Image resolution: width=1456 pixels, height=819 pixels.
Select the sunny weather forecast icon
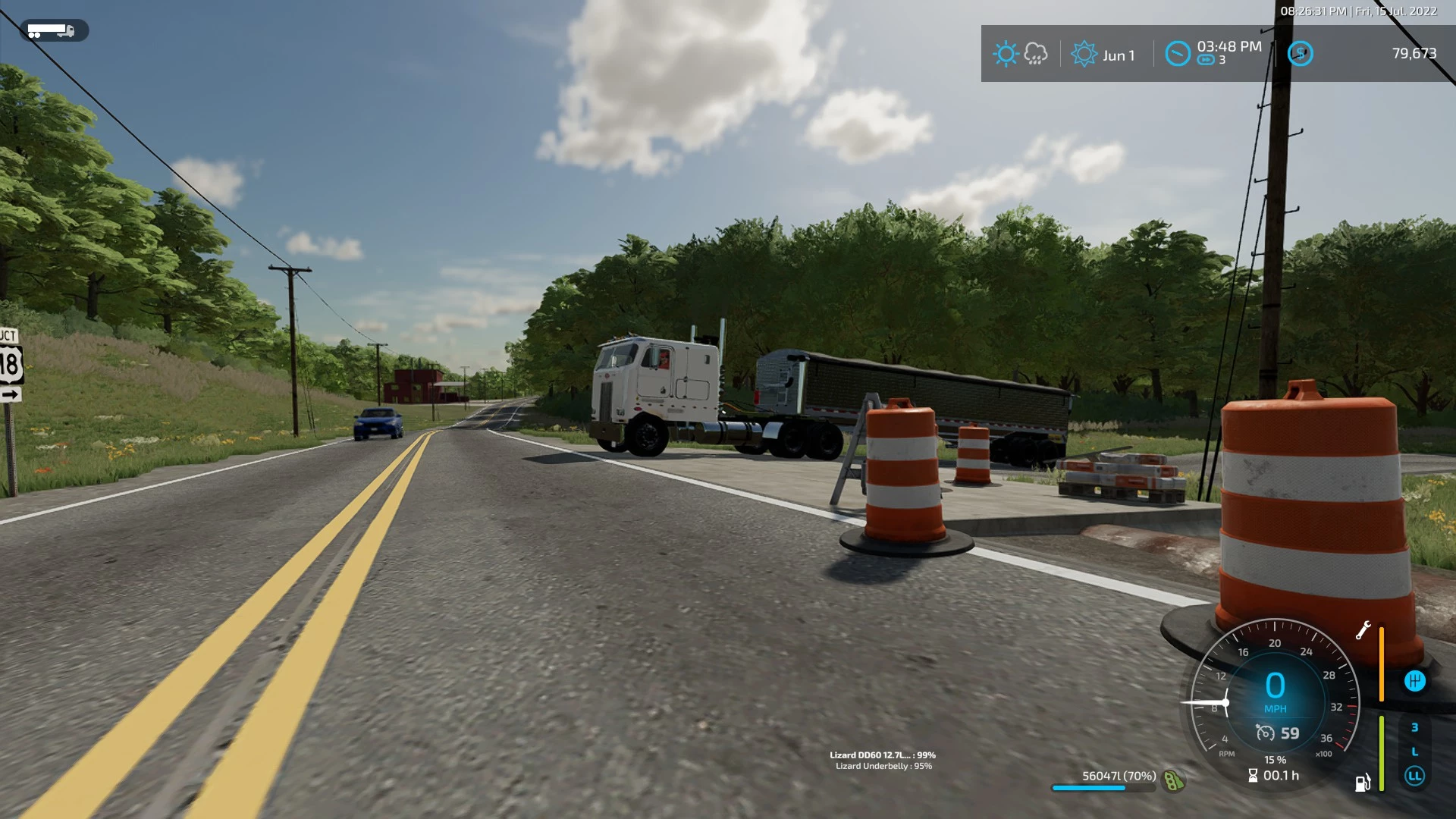coord(1006,54)
